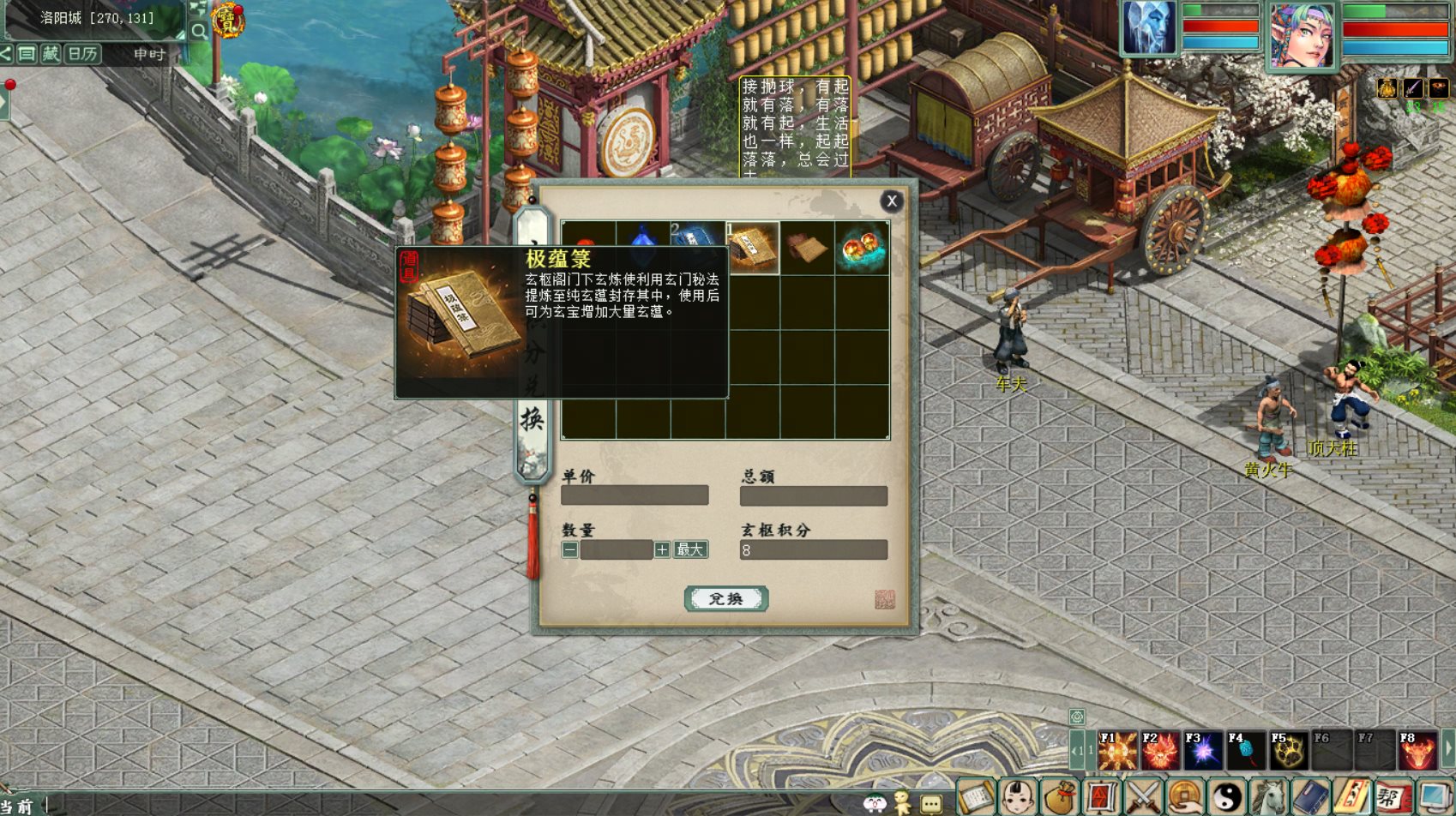The image size is (1456, 816).
Task: Choose the twin fire orbs item
Action: coord(862,248)
